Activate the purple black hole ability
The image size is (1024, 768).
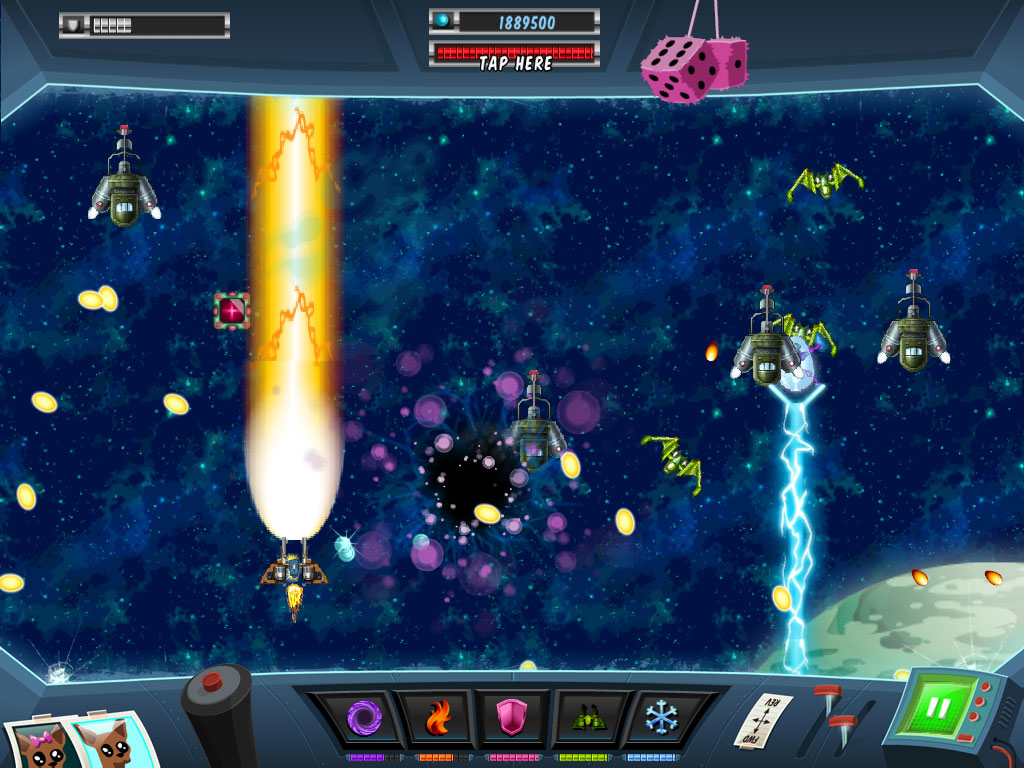(x=360, y=717)
